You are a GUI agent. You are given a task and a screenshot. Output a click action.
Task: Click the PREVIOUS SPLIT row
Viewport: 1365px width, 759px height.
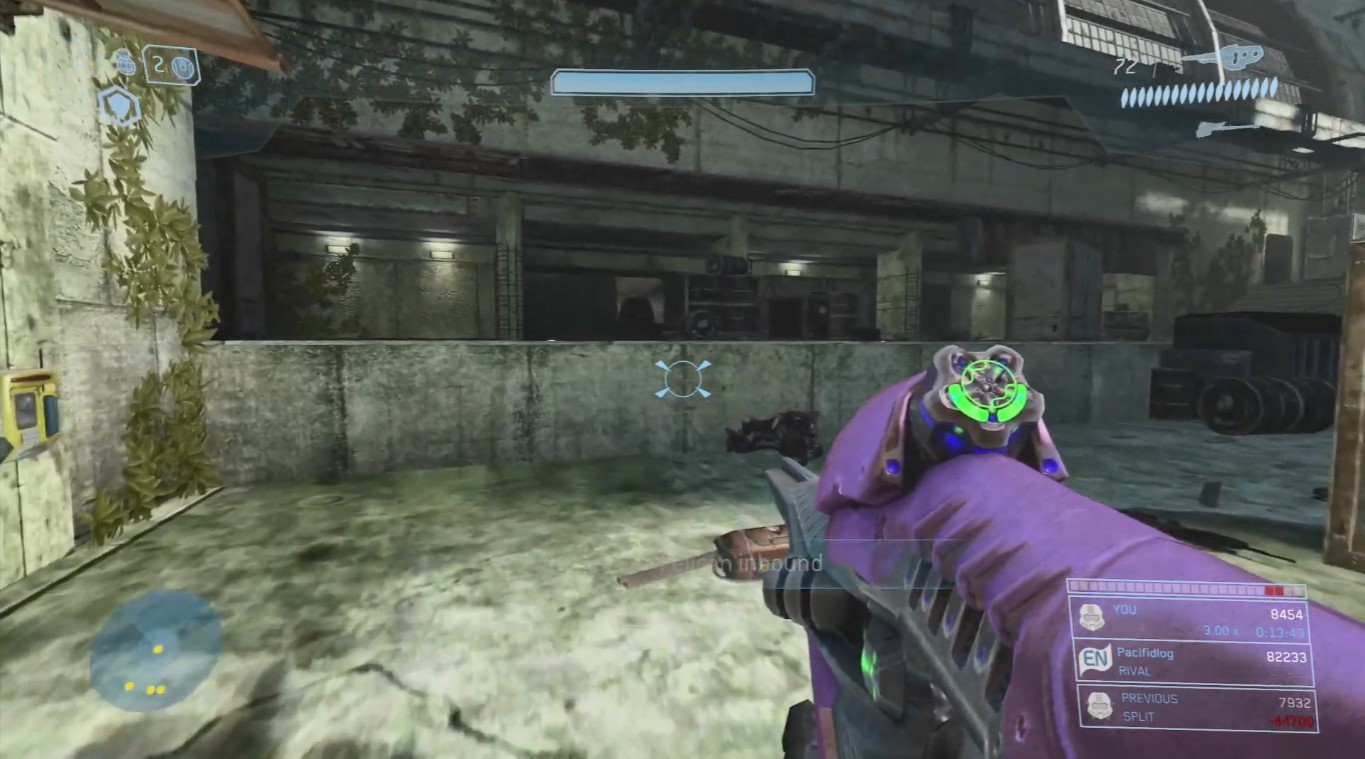coord(1190,707)
